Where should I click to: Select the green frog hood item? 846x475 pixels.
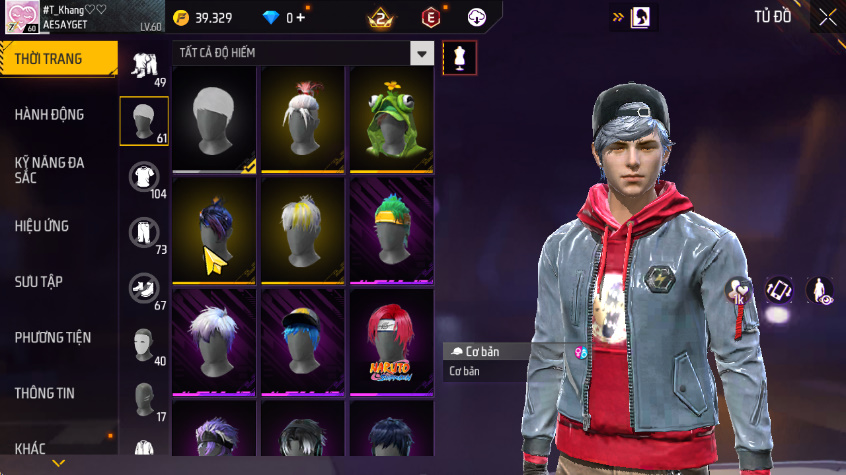point(391,120)
